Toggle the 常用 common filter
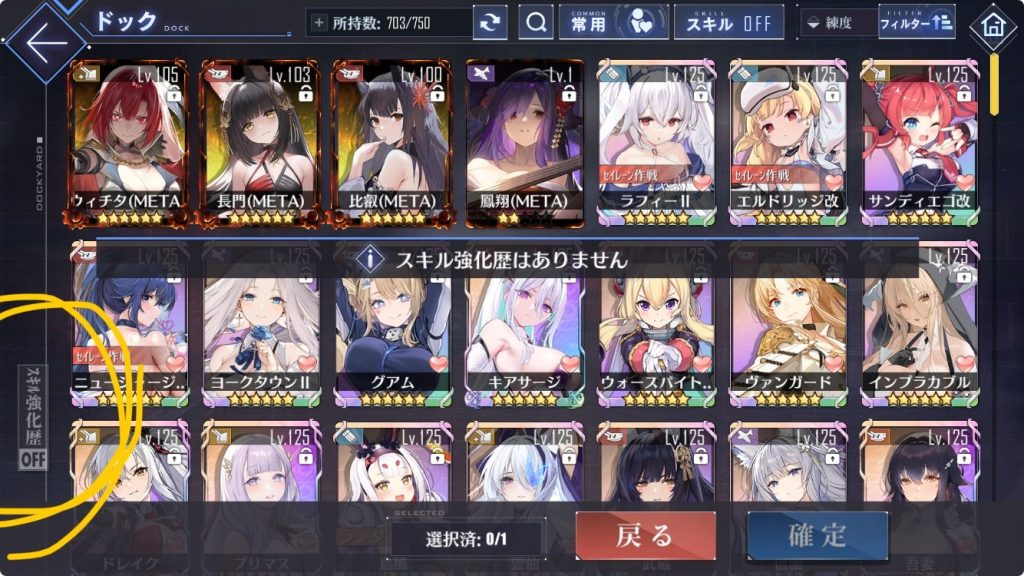1024x576 pixels. point(612,22)
